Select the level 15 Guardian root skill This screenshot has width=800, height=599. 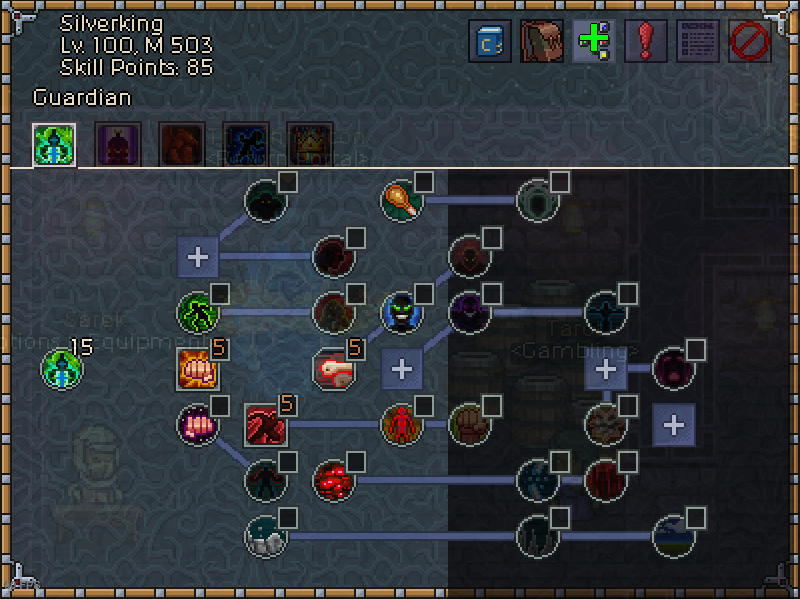click(x=61, y=369)
